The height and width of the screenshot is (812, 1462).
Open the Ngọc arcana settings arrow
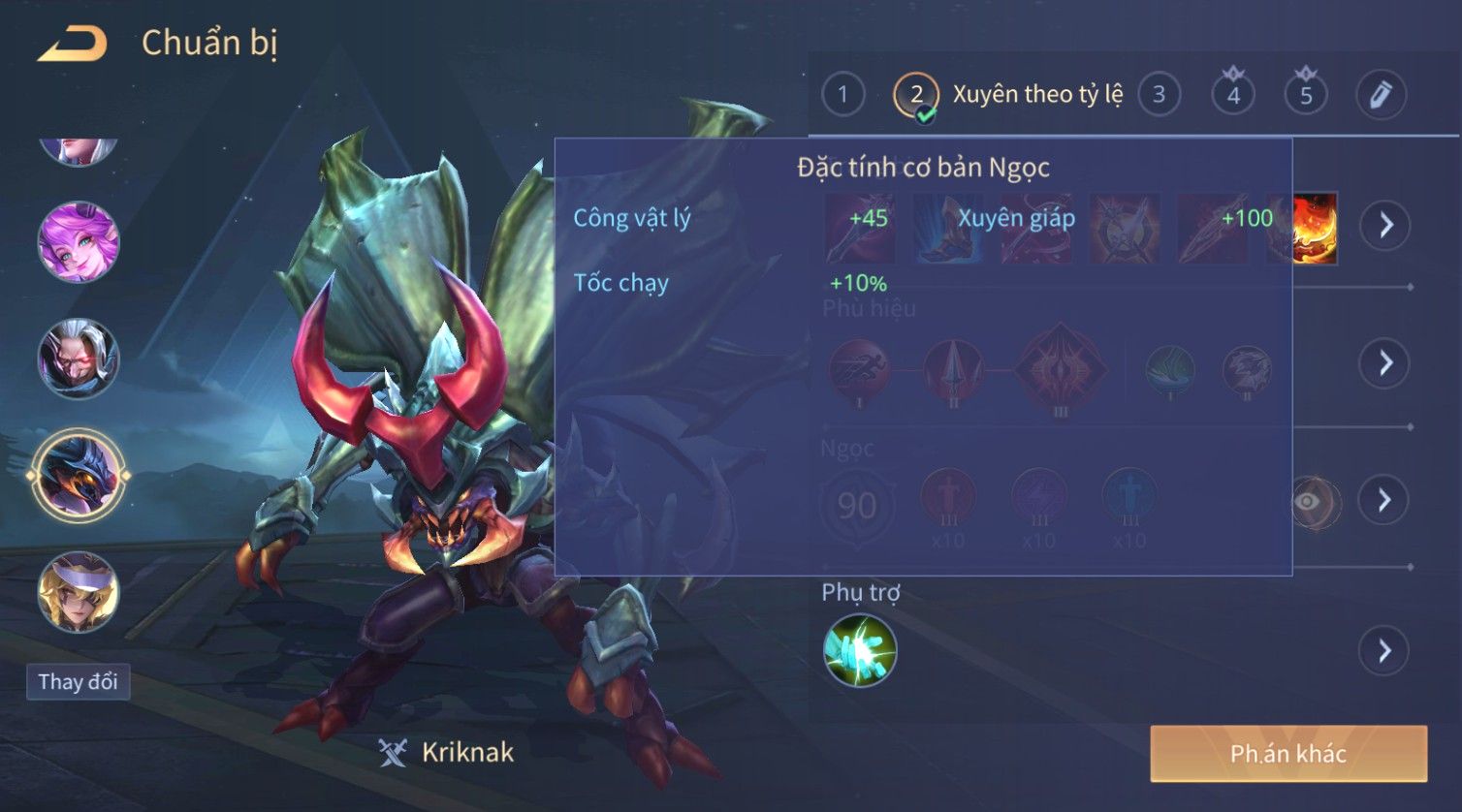1384,500
